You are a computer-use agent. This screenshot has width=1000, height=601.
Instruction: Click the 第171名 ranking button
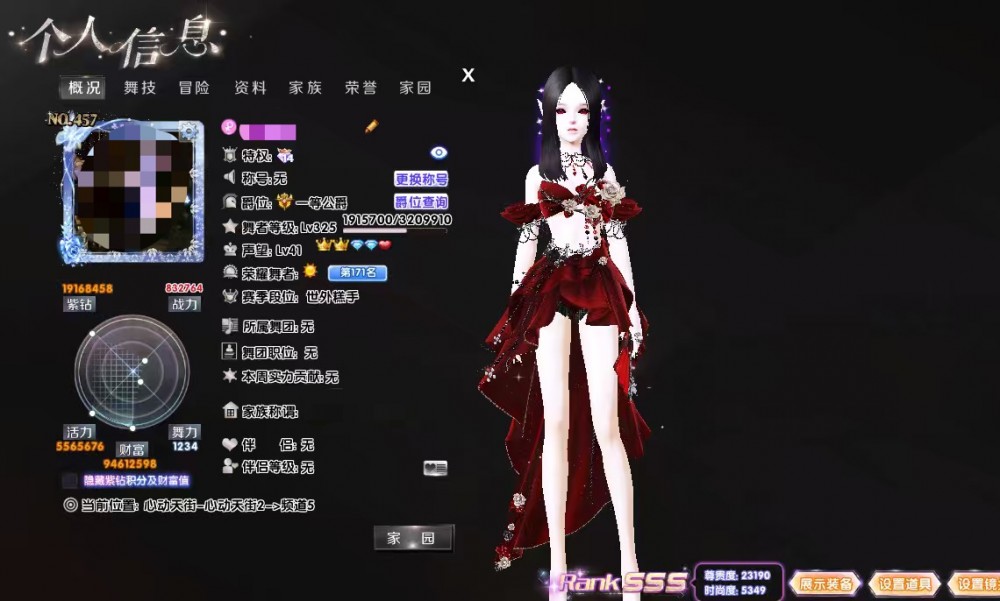pyautogui.click(x=357, y=272)
